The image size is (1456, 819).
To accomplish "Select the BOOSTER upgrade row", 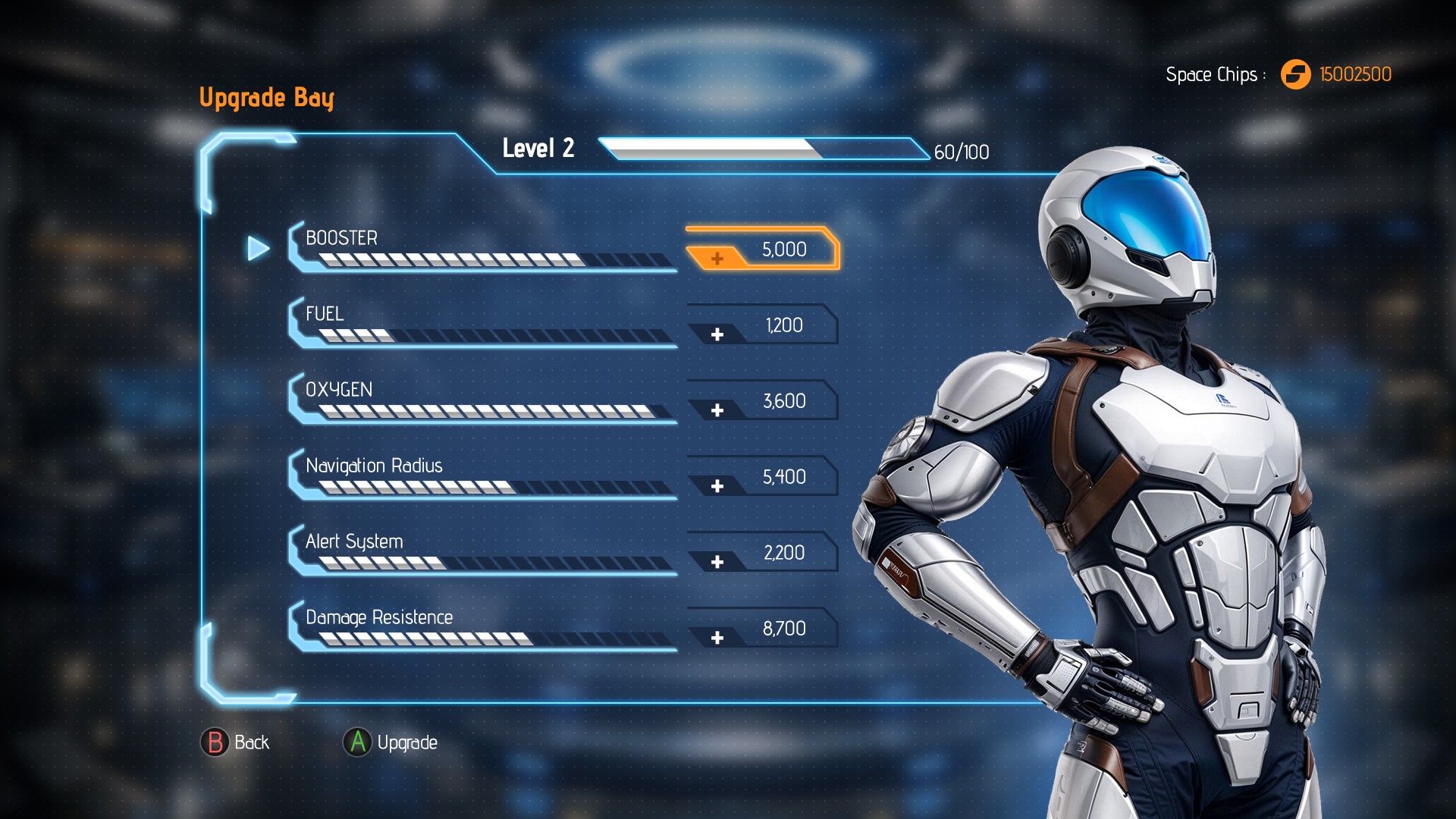I will point(482,247).
